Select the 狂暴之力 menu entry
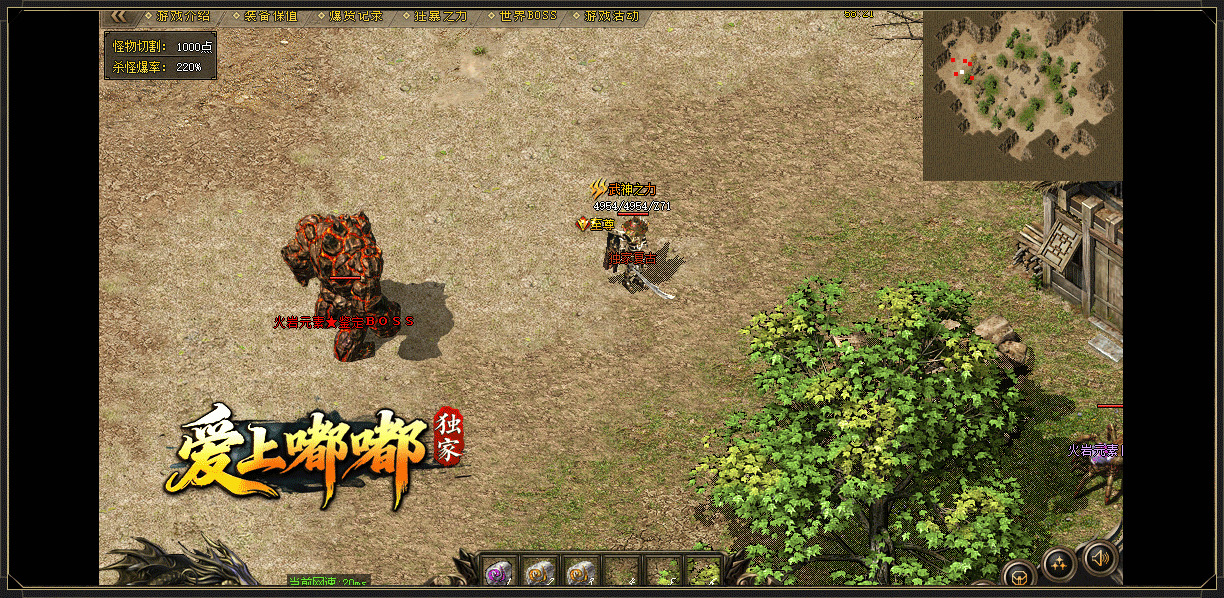This screenshot has height=598, width=1224. [x=441, y=16]
